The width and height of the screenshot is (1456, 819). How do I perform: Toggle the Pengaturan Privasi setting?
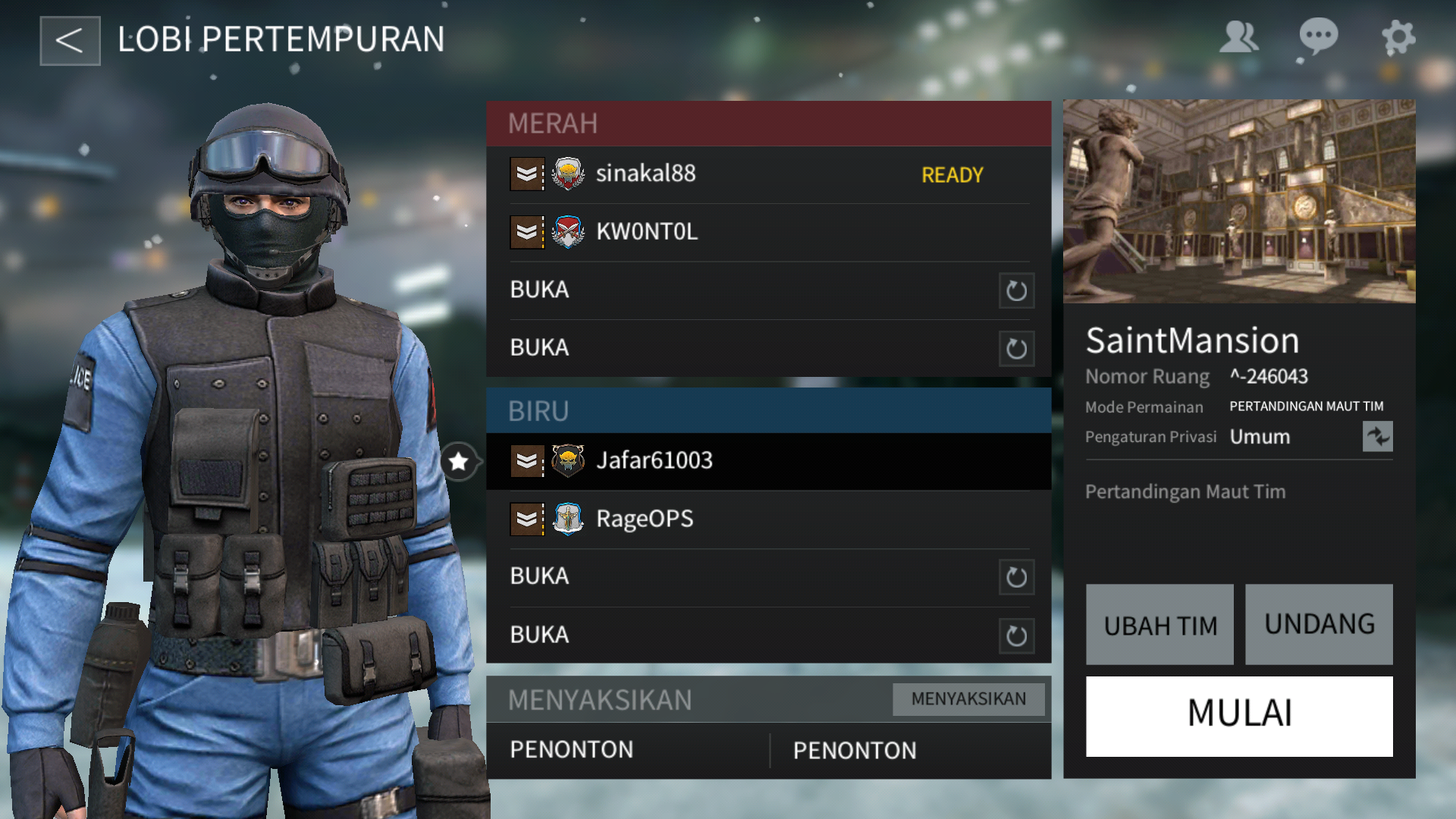tap(1377, 437)
